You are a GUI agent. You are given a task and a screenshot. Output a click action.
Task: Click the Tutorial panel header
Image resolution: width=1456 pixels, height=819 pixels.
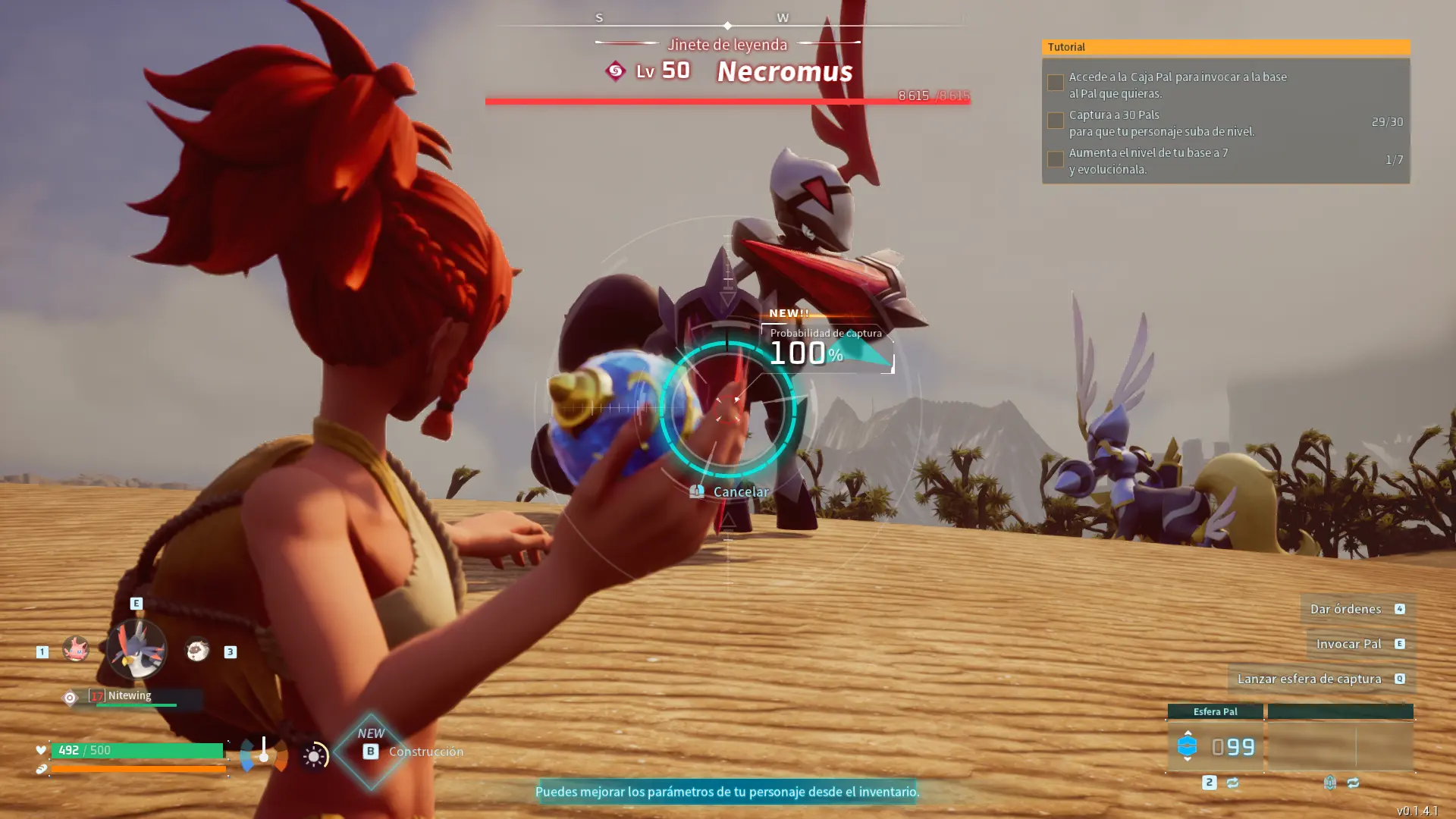pos(1225,47)
